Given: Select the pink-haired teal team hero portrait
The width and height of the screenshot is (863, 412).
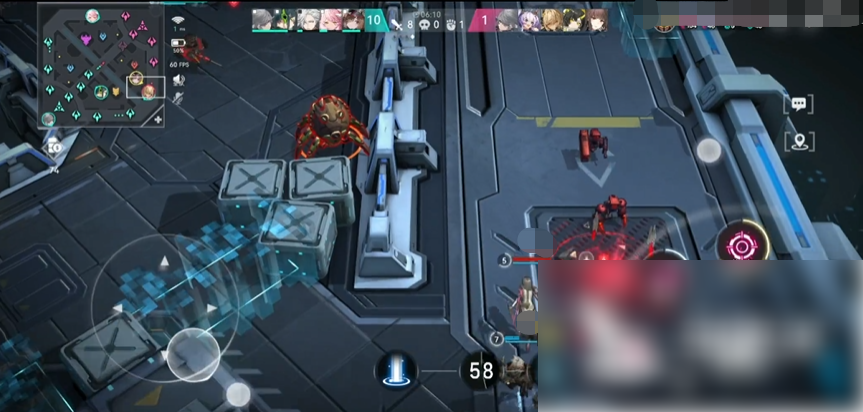Looking at the screenshot, I should pos(329,19).
